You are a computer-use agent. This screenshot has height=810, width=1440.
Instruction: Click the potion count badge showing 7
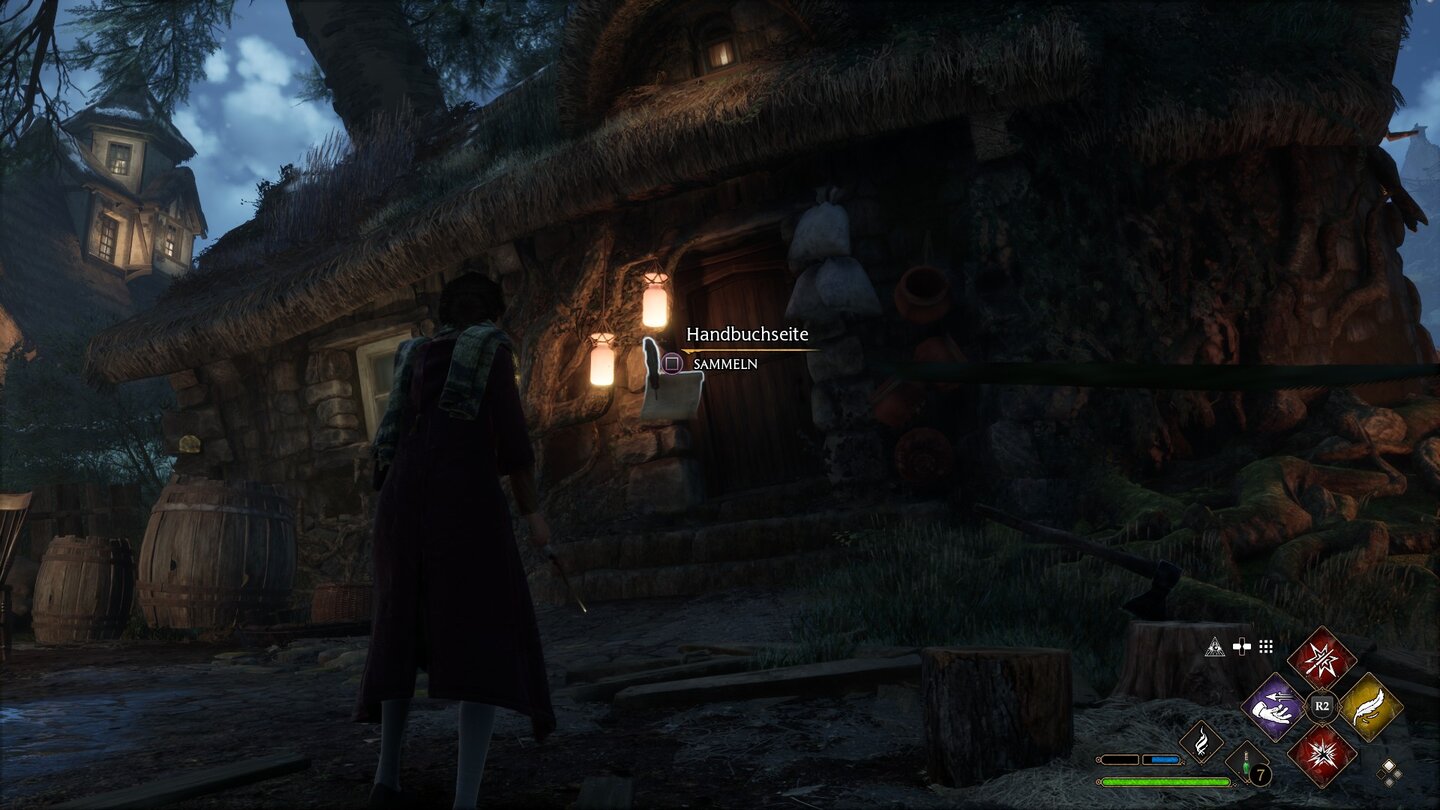click(1260, 773)
